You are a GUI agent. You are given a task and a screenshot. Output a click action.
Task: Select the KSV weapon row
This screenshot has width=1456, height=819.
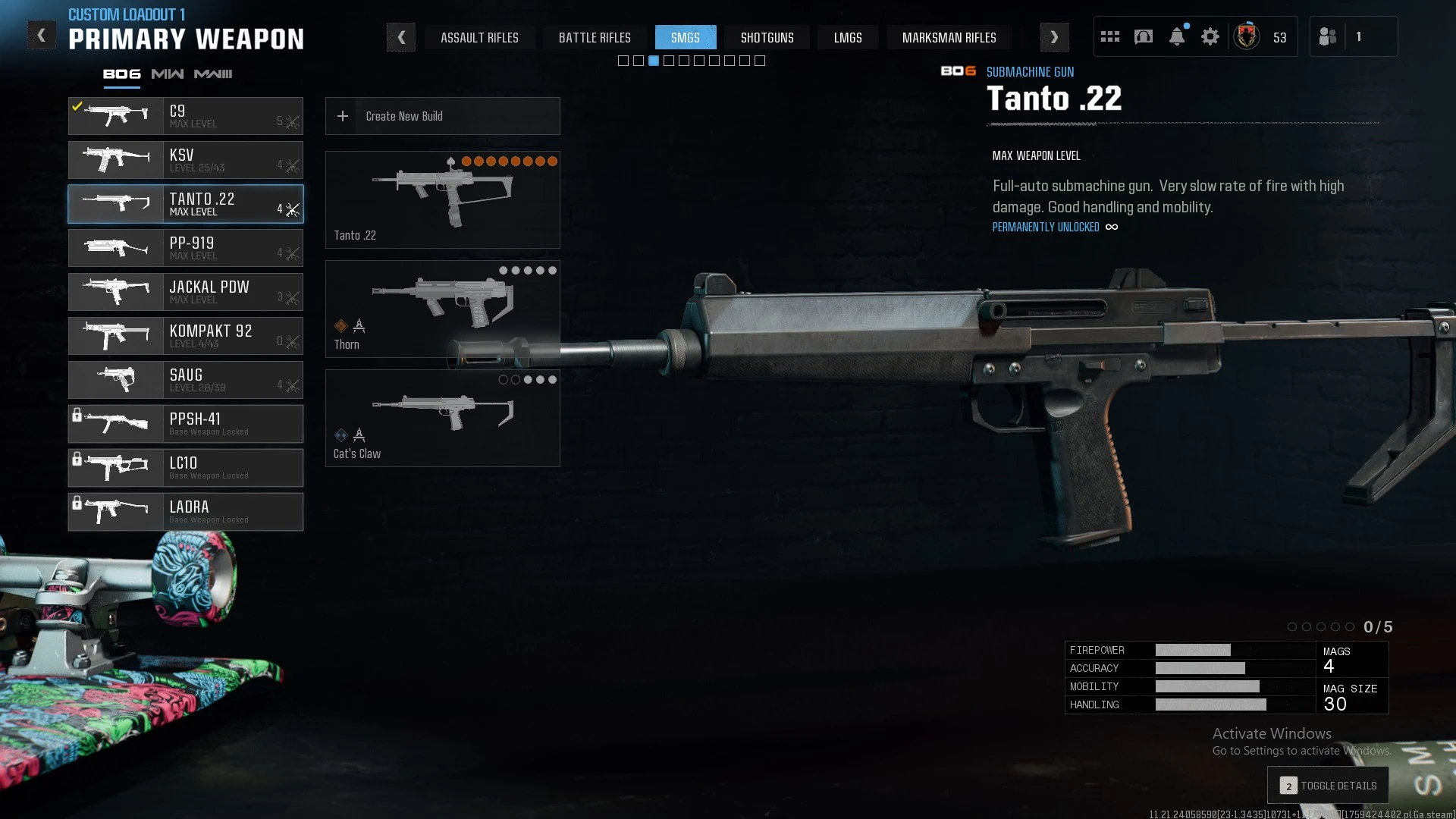186,160
